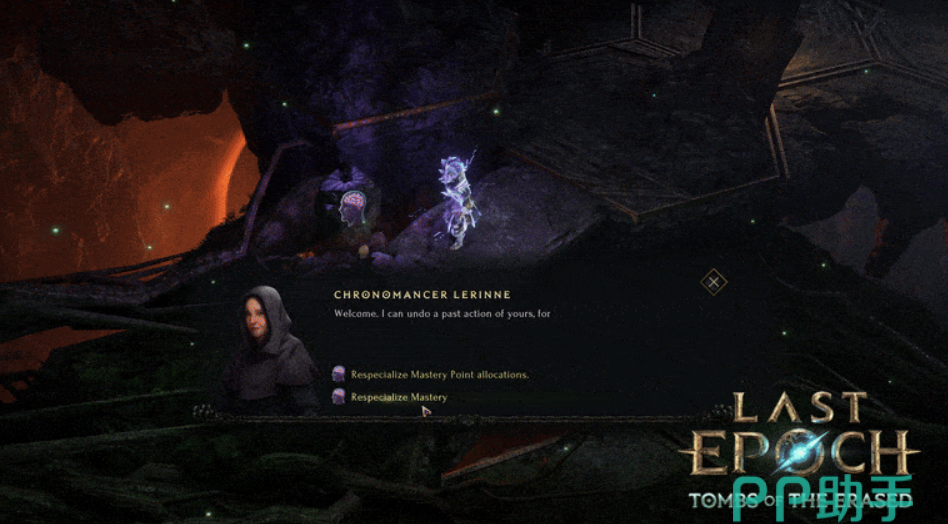Select the Respecialize Mastery dialogue option
The height and width of the screenshot is (524, 948).
398,397
